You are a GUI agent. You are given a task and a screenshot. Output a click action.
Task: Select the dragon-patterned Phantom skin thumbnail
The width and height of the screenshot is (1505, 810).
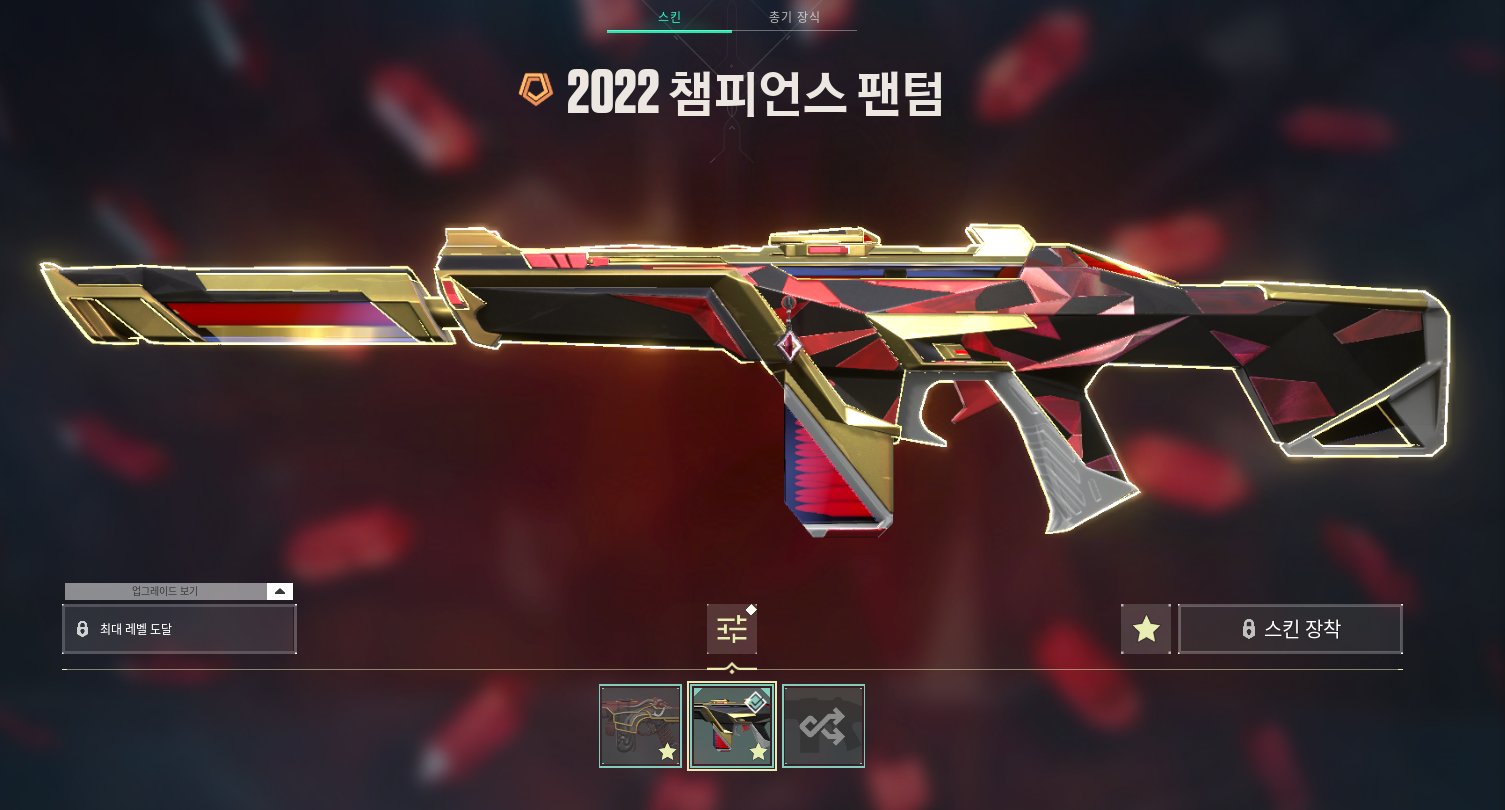tap(640, 726)
